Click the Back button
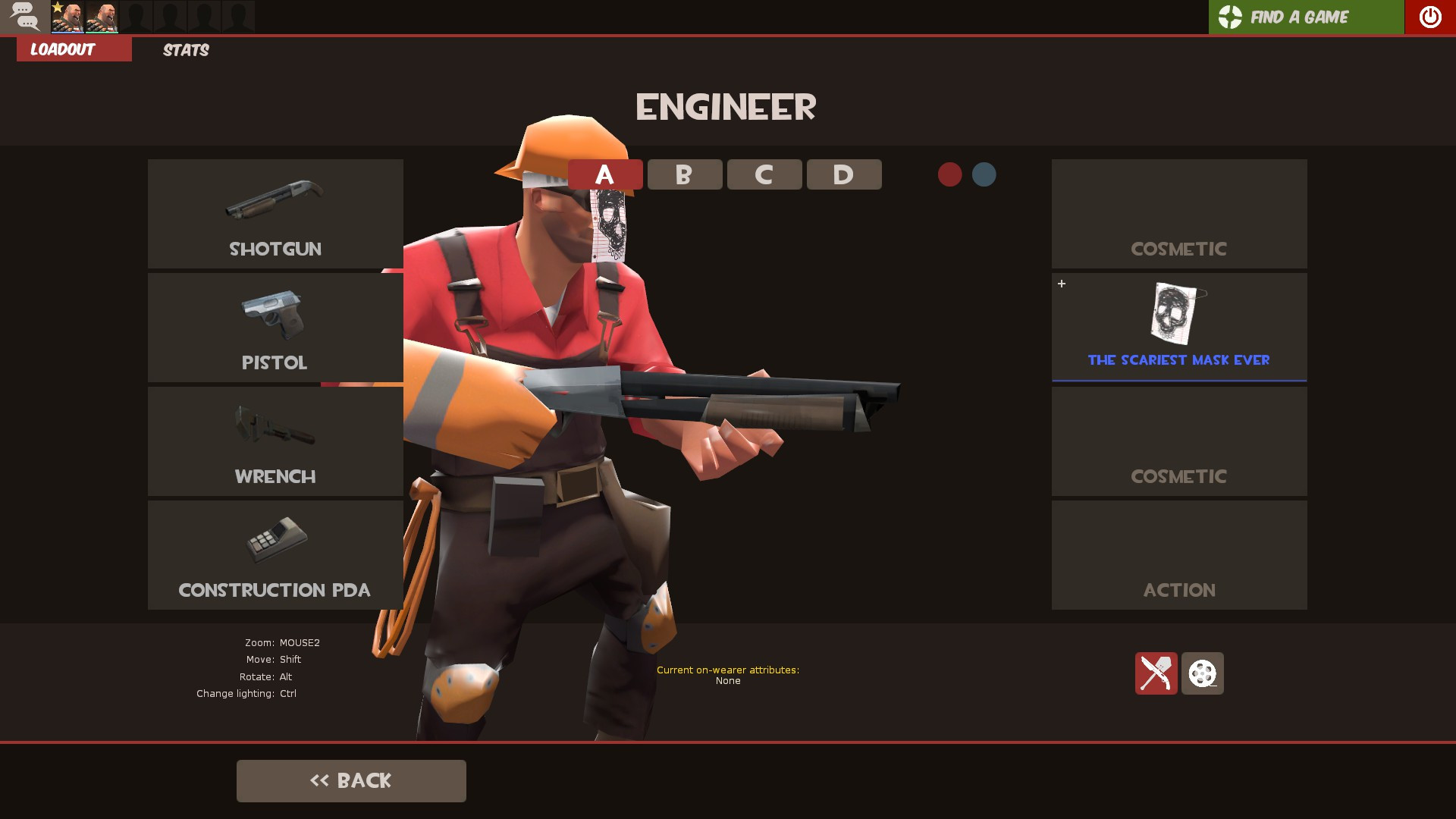Viewport: 1456px width, 819px height. [351, 780]
